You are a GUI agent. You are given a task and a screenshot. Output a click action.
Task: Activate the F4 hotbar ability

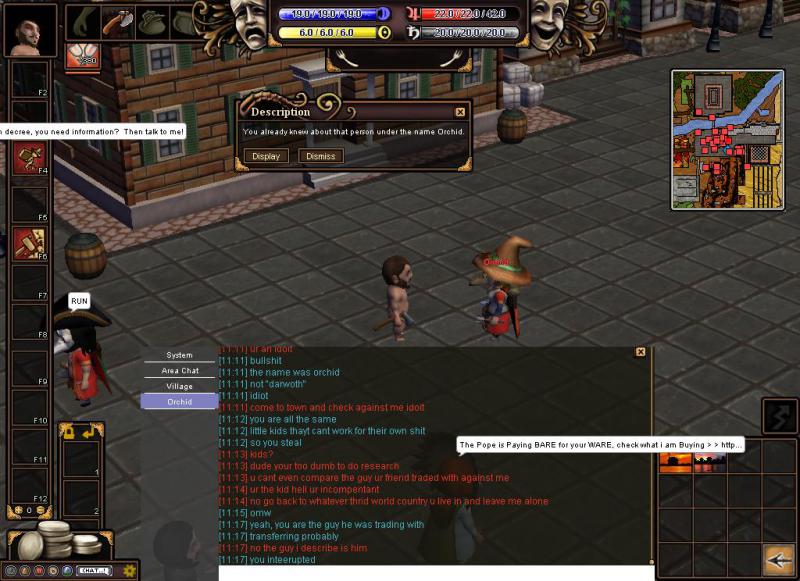pyautogui.click(x=28, y=156)
